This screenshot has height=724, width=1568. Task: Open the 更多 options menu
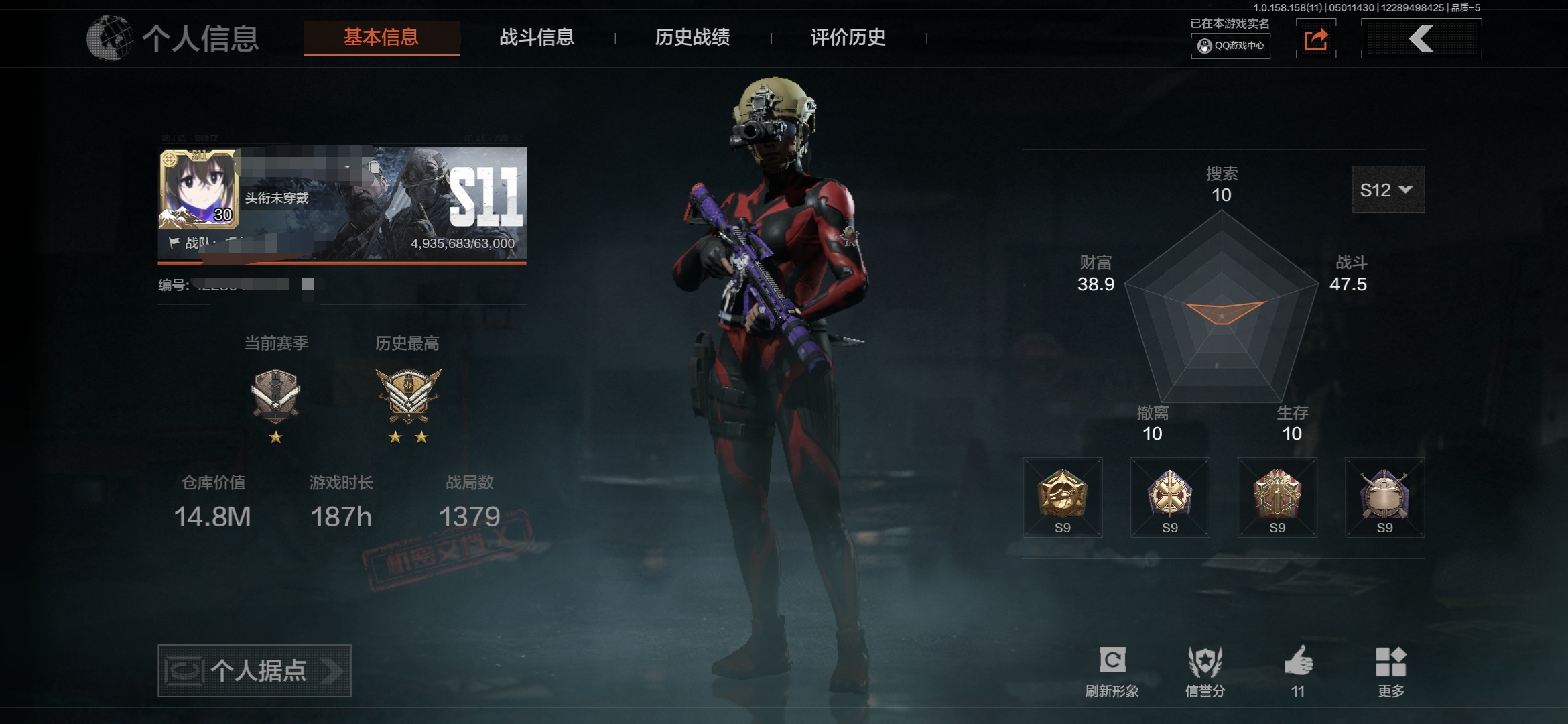pos(1390,670)
